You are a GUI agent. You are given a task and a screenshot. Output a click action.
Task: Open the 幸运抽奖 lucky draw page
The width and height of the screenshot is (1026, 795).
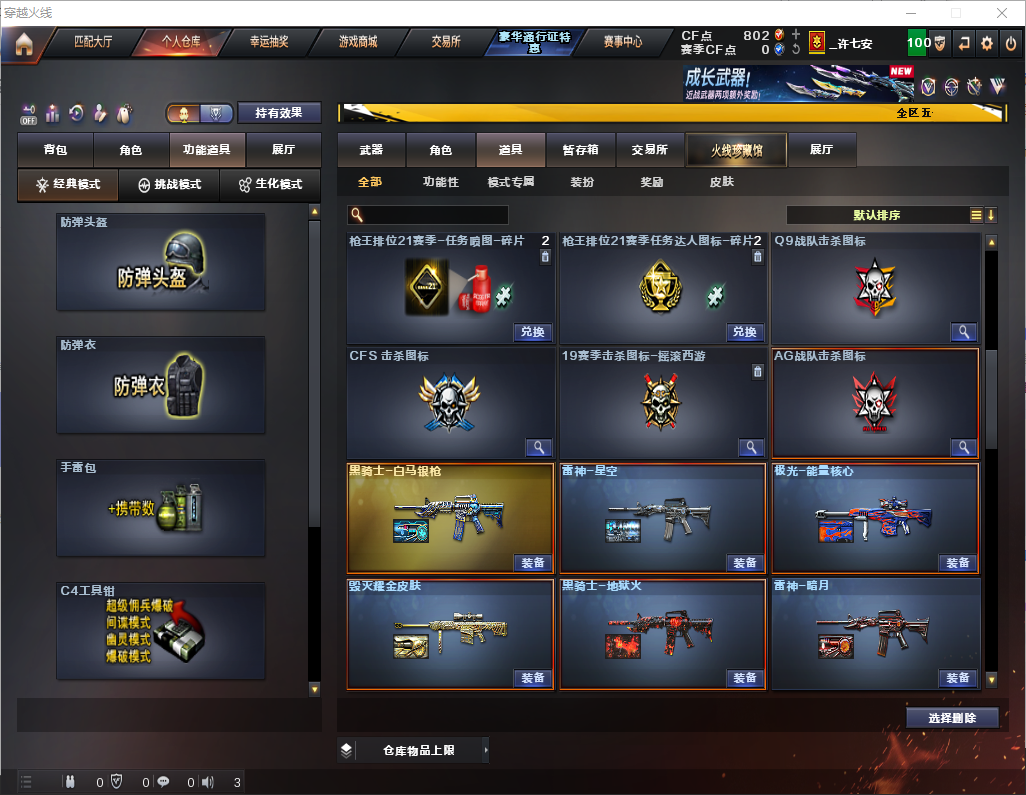coord(269,42)
